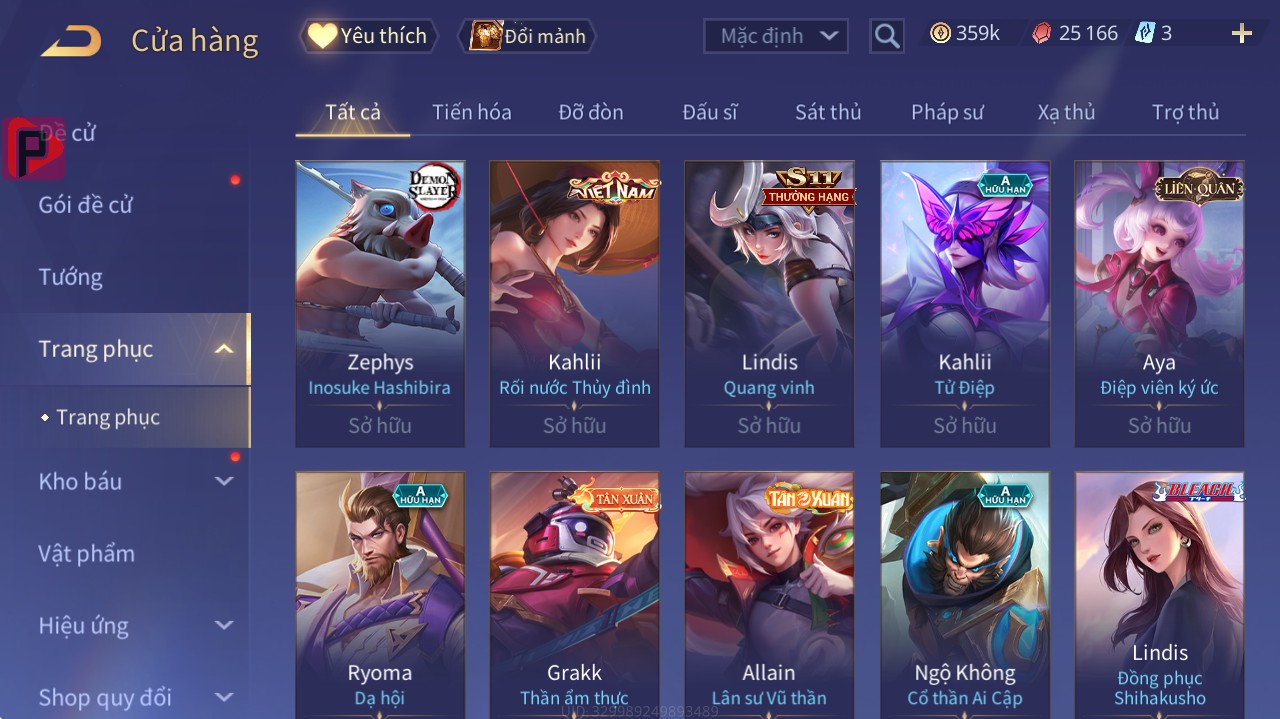The image size is (1280, 719).
Task: Go to the Tướng shop section
Action: click(x=70, y=277)
